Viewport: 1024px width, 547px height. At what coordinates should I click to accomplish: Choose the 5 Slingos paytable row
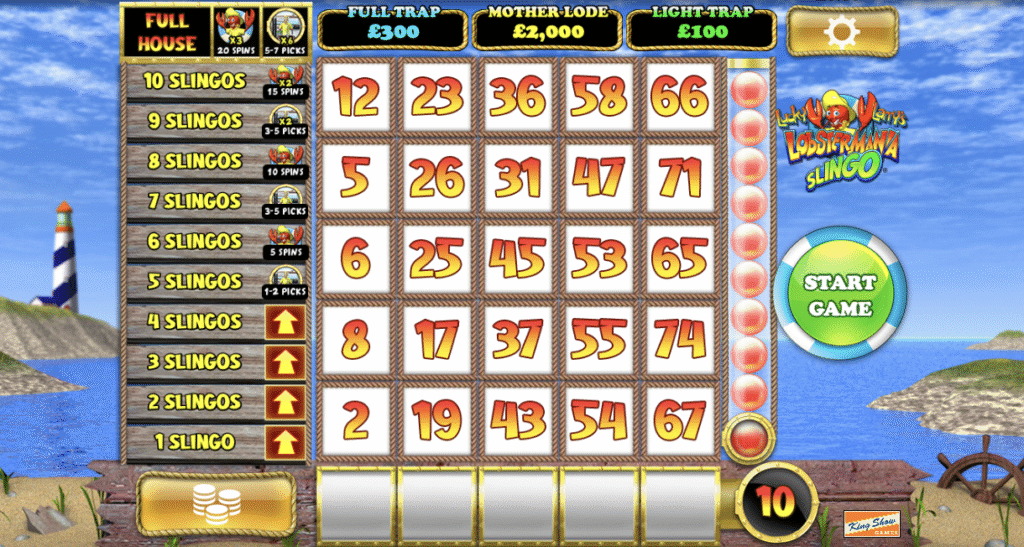click(x=193, y=281)
